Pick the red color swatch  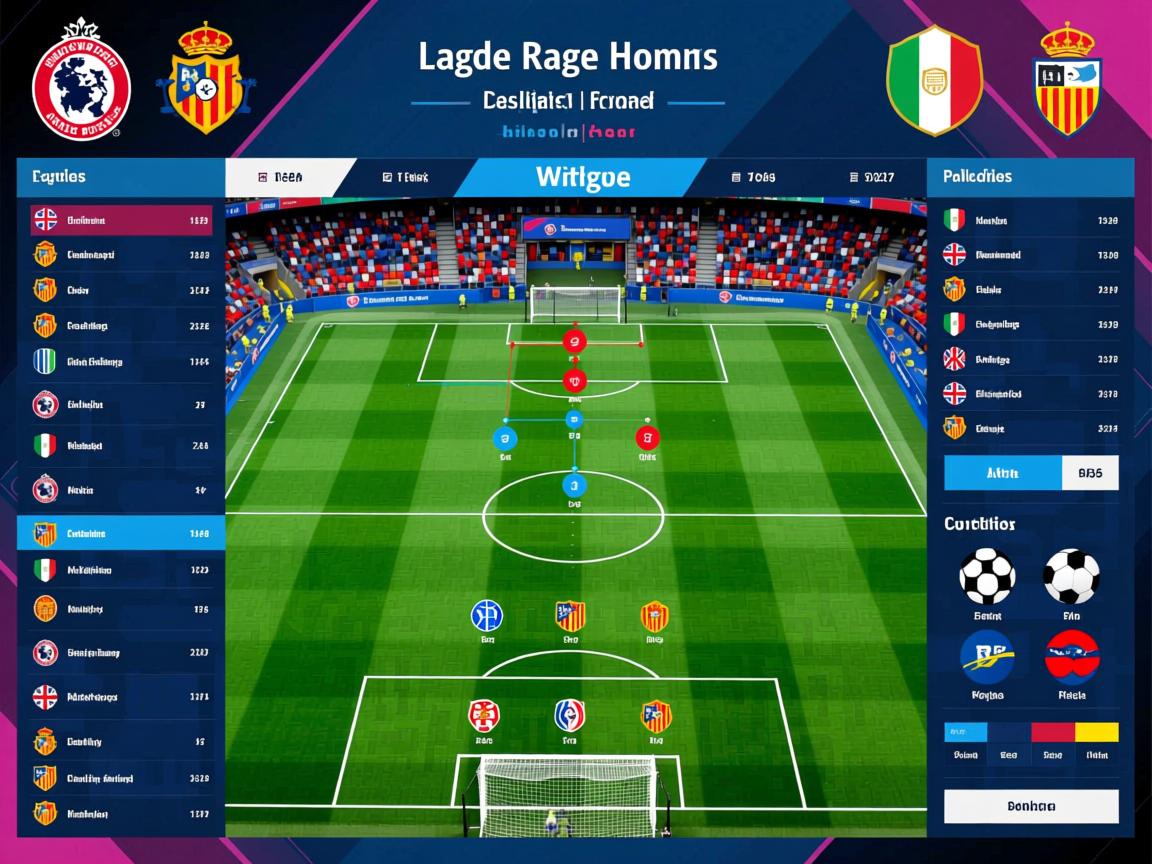[1052, 733]
